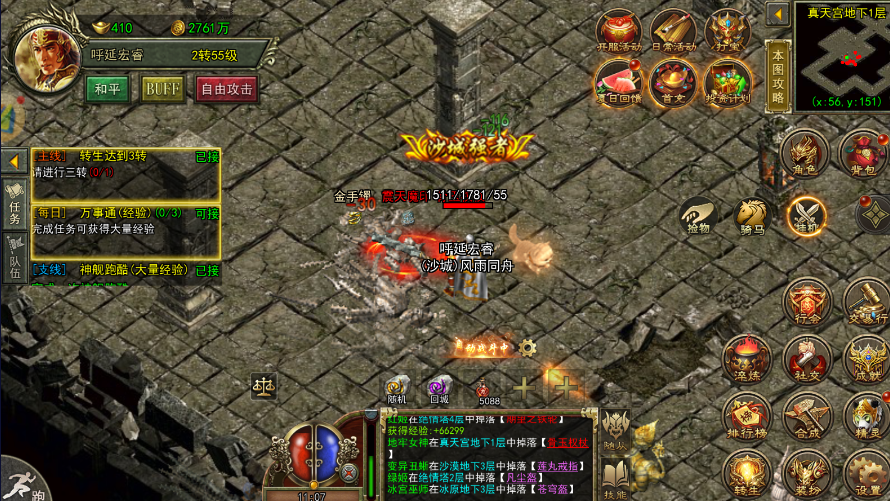890x501 pixels.
Task: Switch attack mode to 和平 peace
Action: pos(107,88)
